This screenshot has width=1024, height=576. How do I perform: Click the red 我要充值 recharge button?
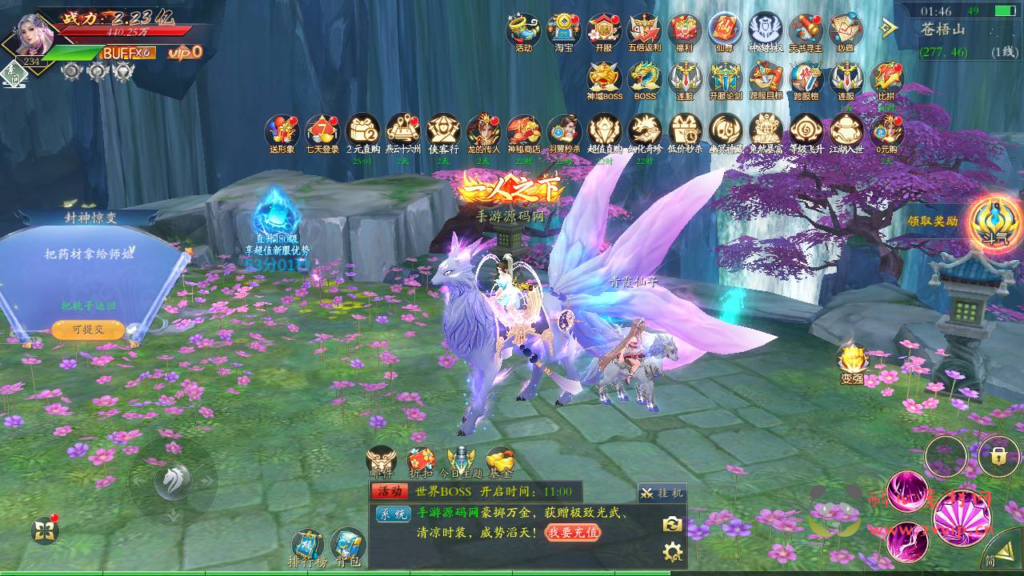pos(573,532)
